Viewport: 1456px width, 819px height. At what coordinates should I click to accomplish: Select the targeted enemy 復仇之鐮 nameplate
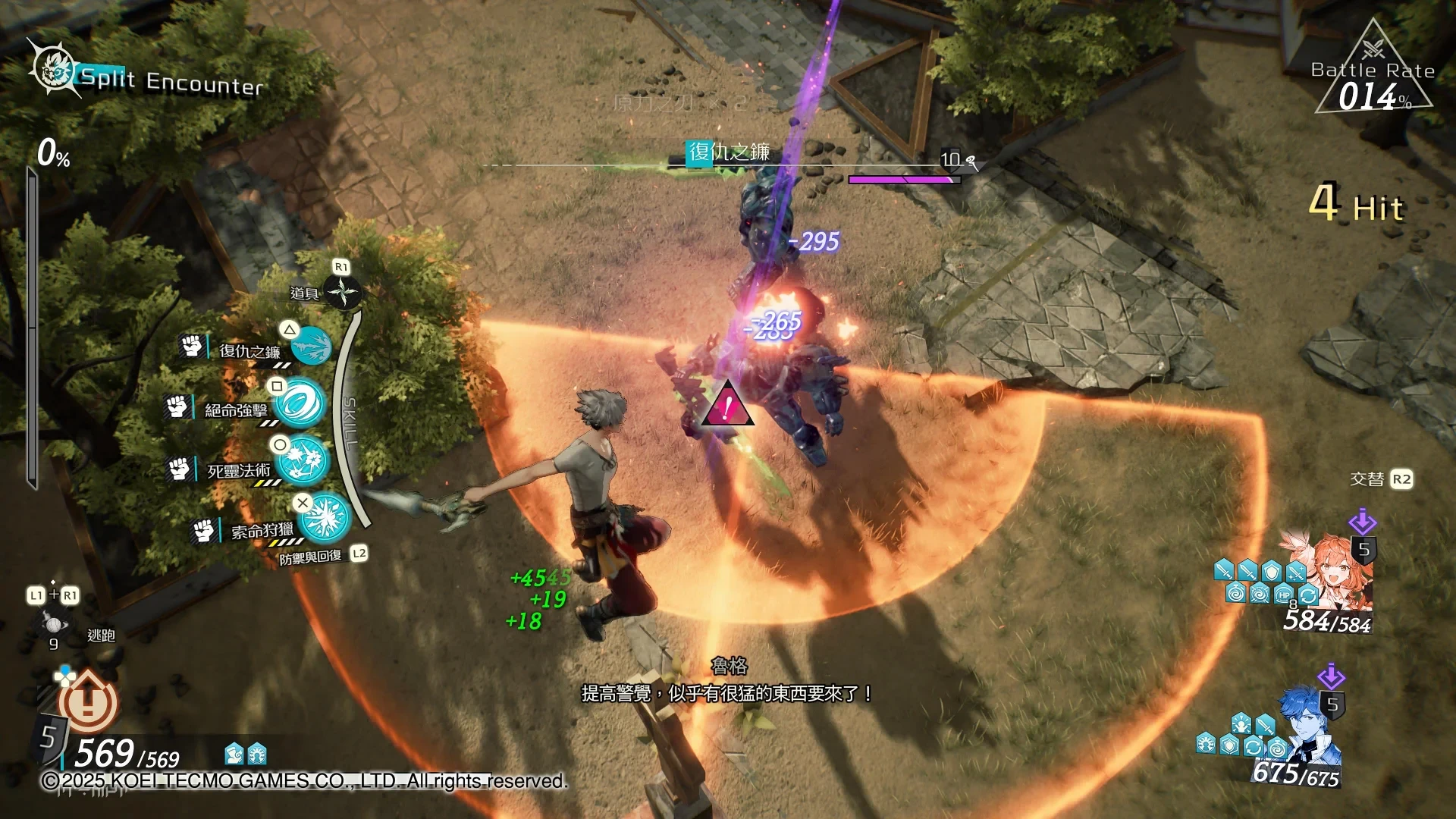(728, 152)
